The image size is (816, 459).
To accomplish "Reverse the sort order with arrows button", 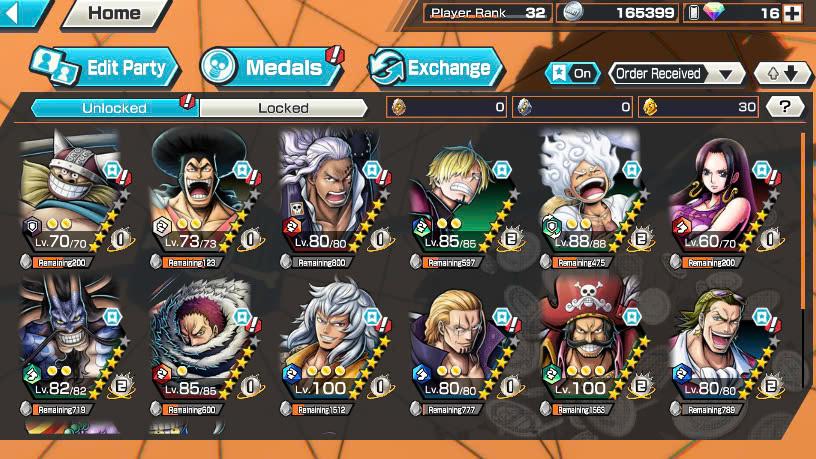I will point(783,73).
